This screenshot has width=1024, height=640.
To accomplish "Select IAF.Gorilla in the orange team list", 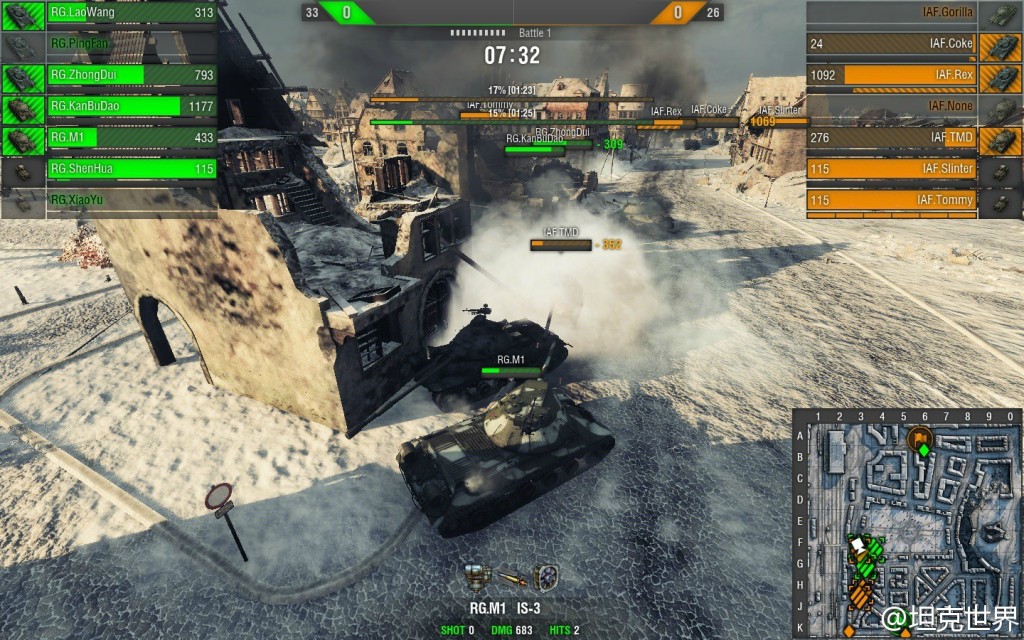I will click(912, 13).
